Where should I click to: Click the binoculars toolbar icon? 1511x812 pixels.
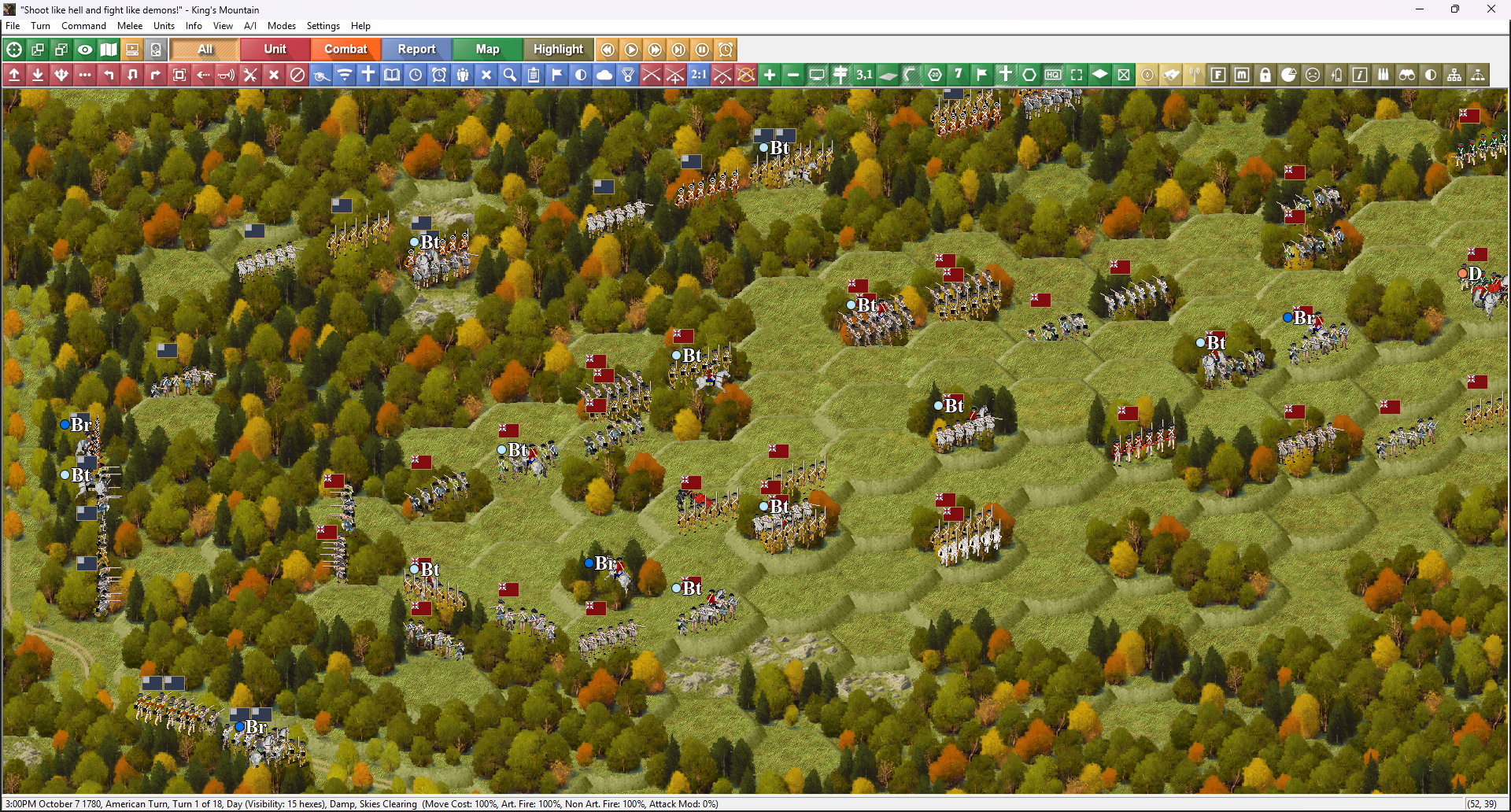1407,75
